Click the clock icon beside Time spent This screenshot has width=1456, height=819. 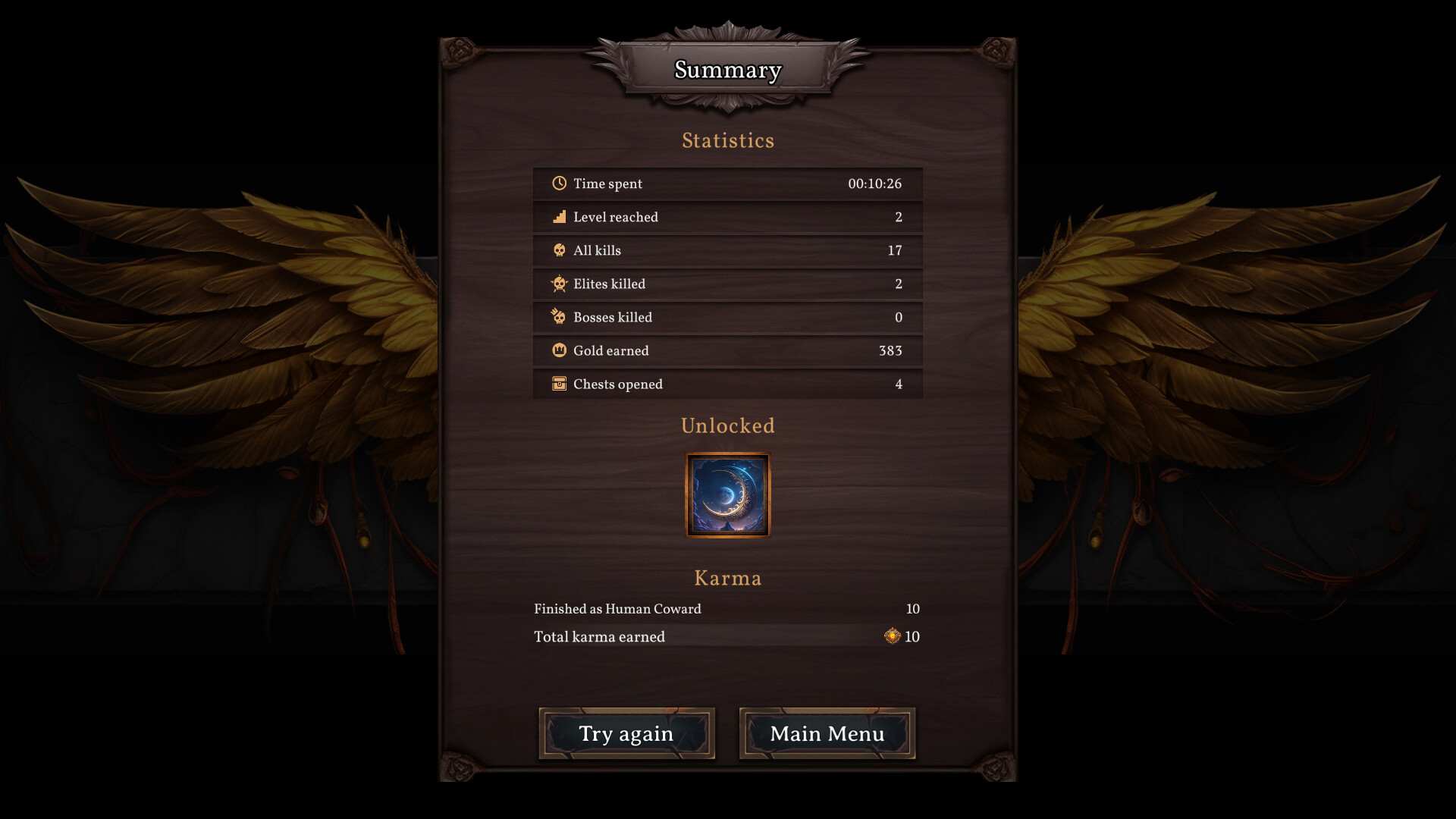pos(559,183)
